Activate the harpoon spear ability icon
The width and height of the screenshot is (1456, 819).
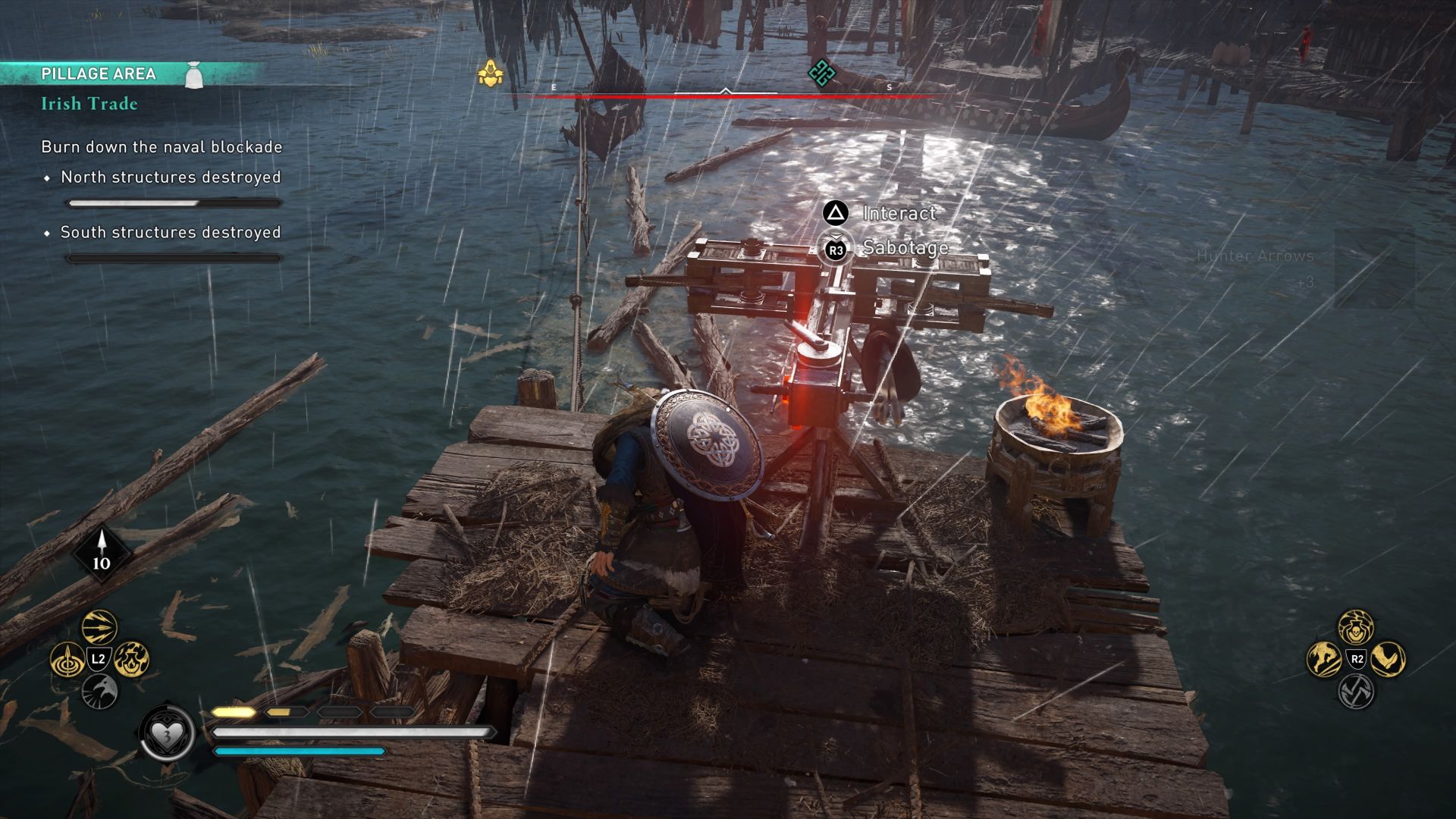(68, 658)
